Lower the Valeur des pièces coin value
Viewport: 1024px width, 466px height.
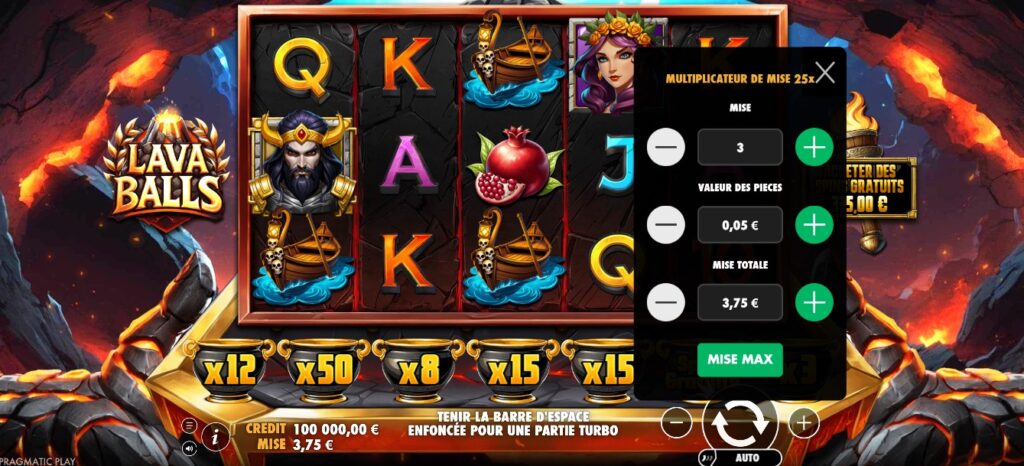(x=666, y=225)
